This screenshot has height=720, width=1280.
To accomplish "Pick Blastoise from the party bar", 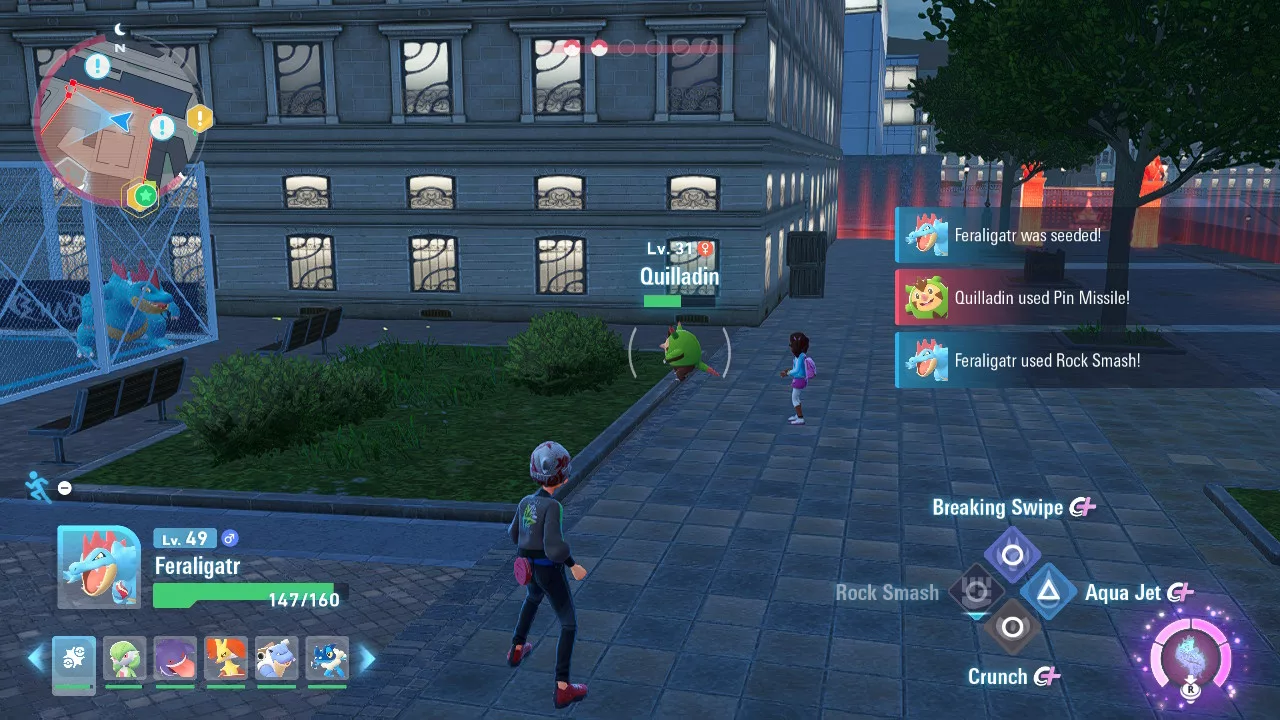I will tap(276, 660).
